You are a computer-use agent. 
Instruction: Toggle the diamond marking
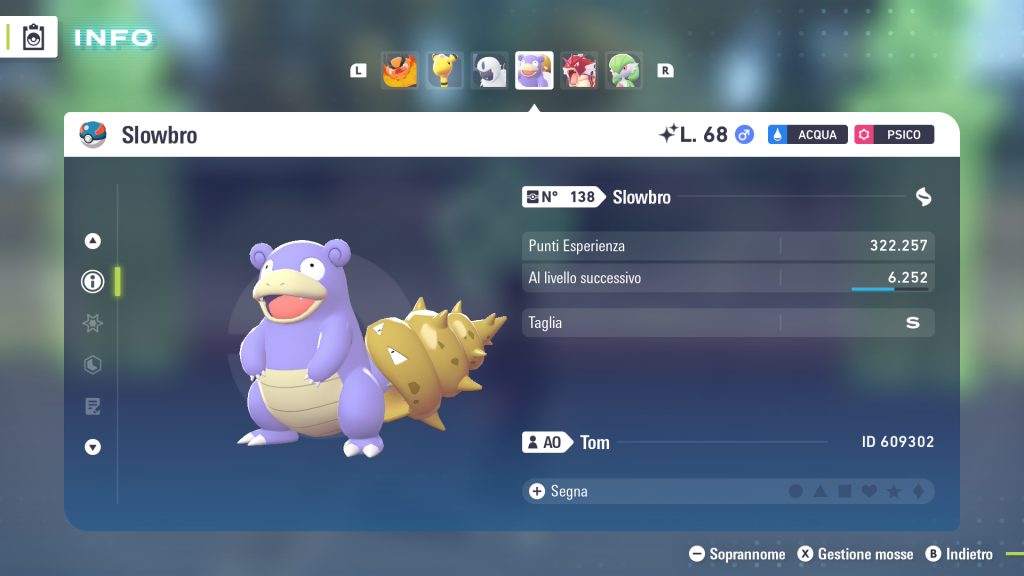(x=917, y=492)
